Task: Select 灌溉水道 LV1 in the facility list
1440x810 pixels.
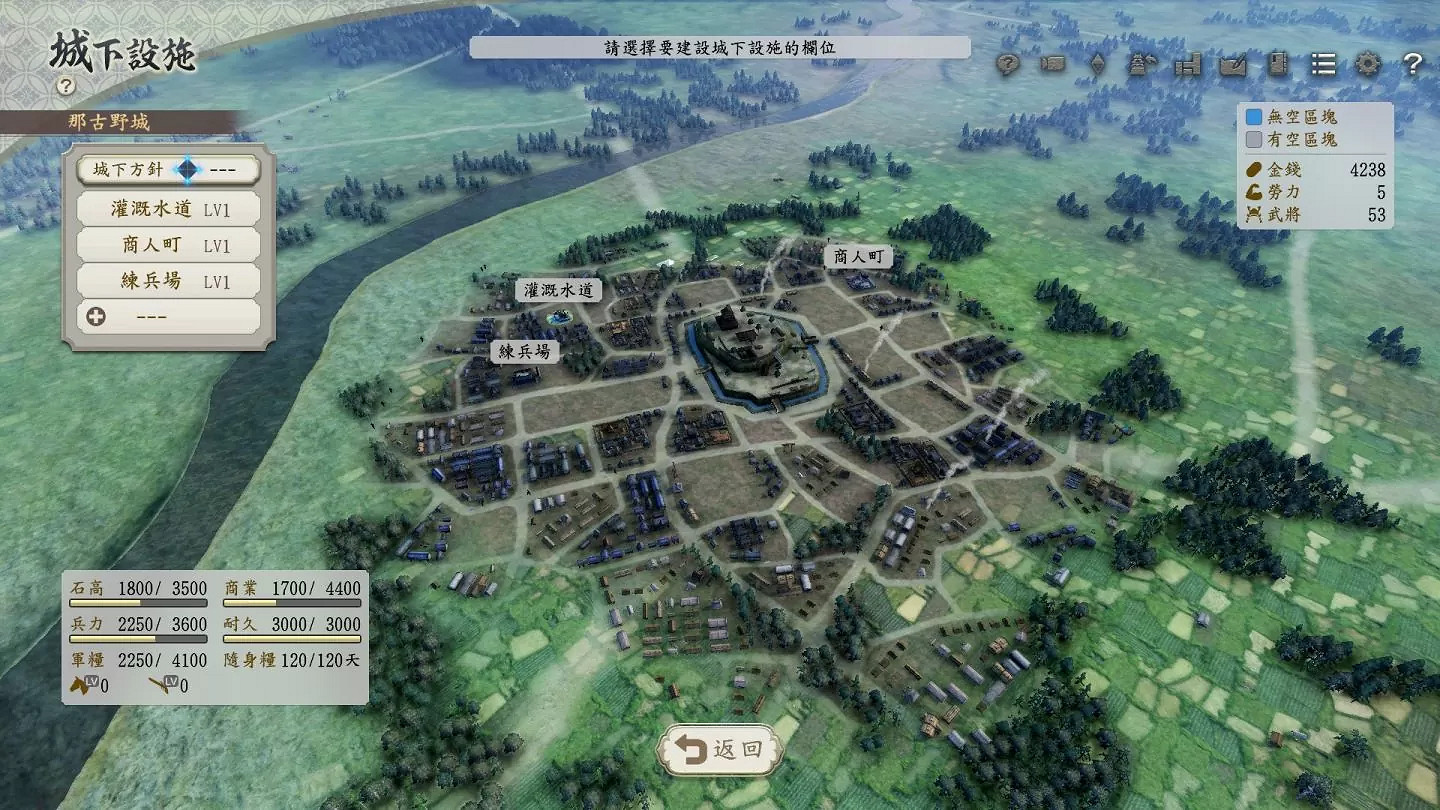Action: point(167,207)
